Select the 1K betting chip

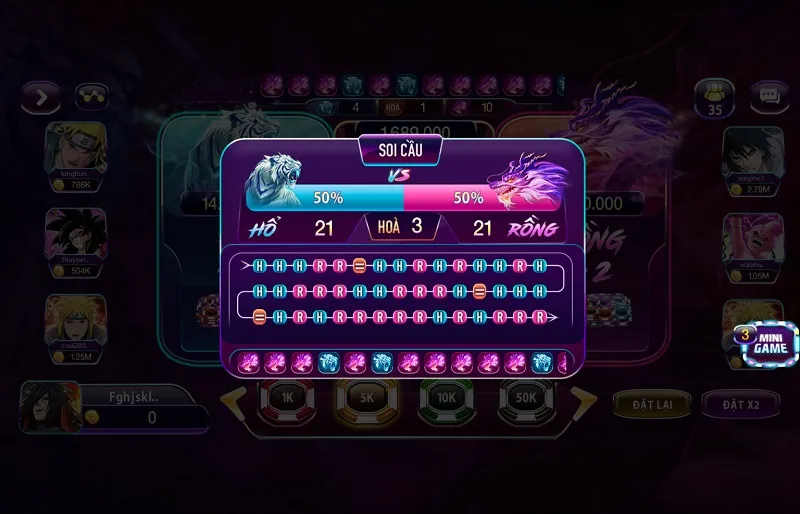point(287,398)
